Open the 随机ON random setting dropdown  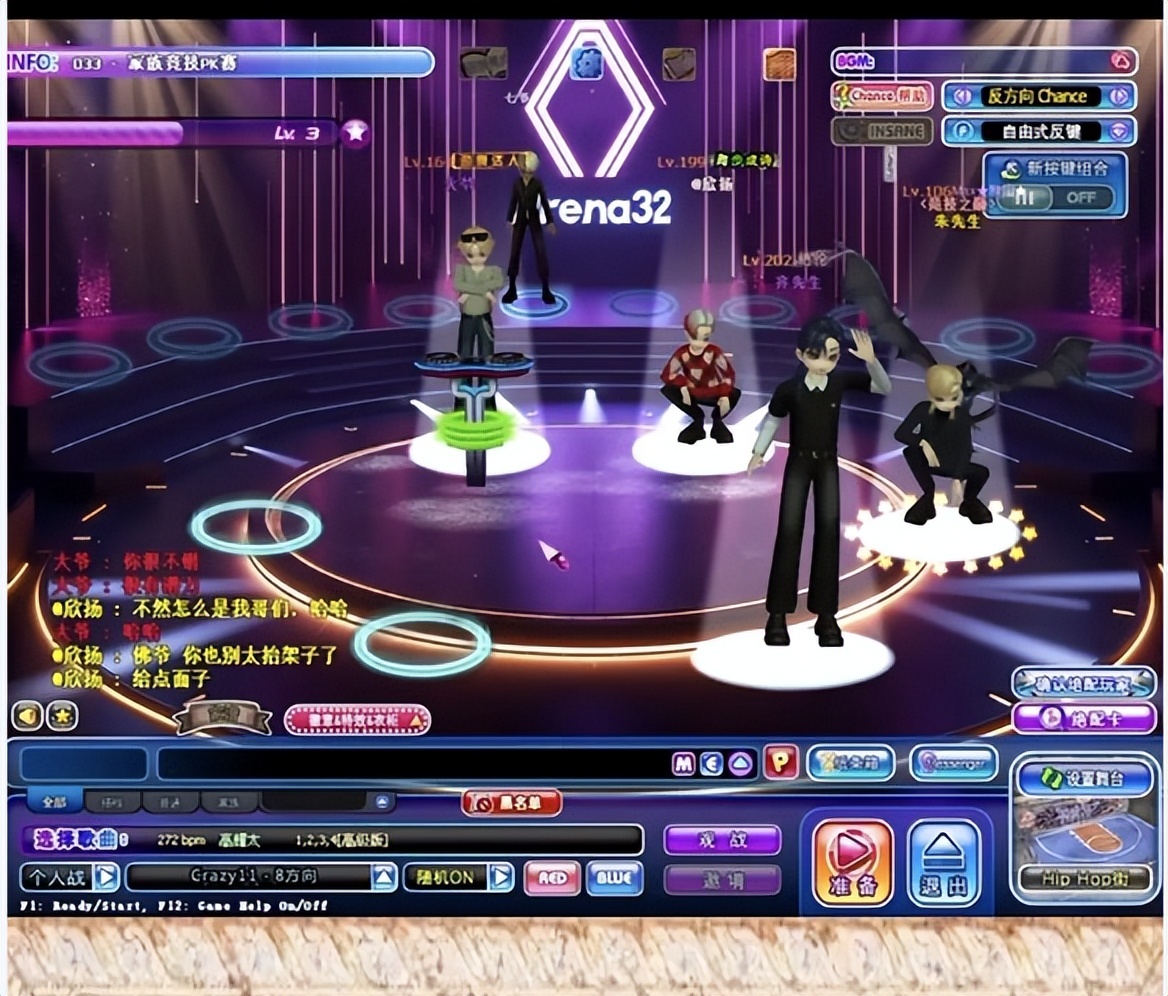[501, 878]
